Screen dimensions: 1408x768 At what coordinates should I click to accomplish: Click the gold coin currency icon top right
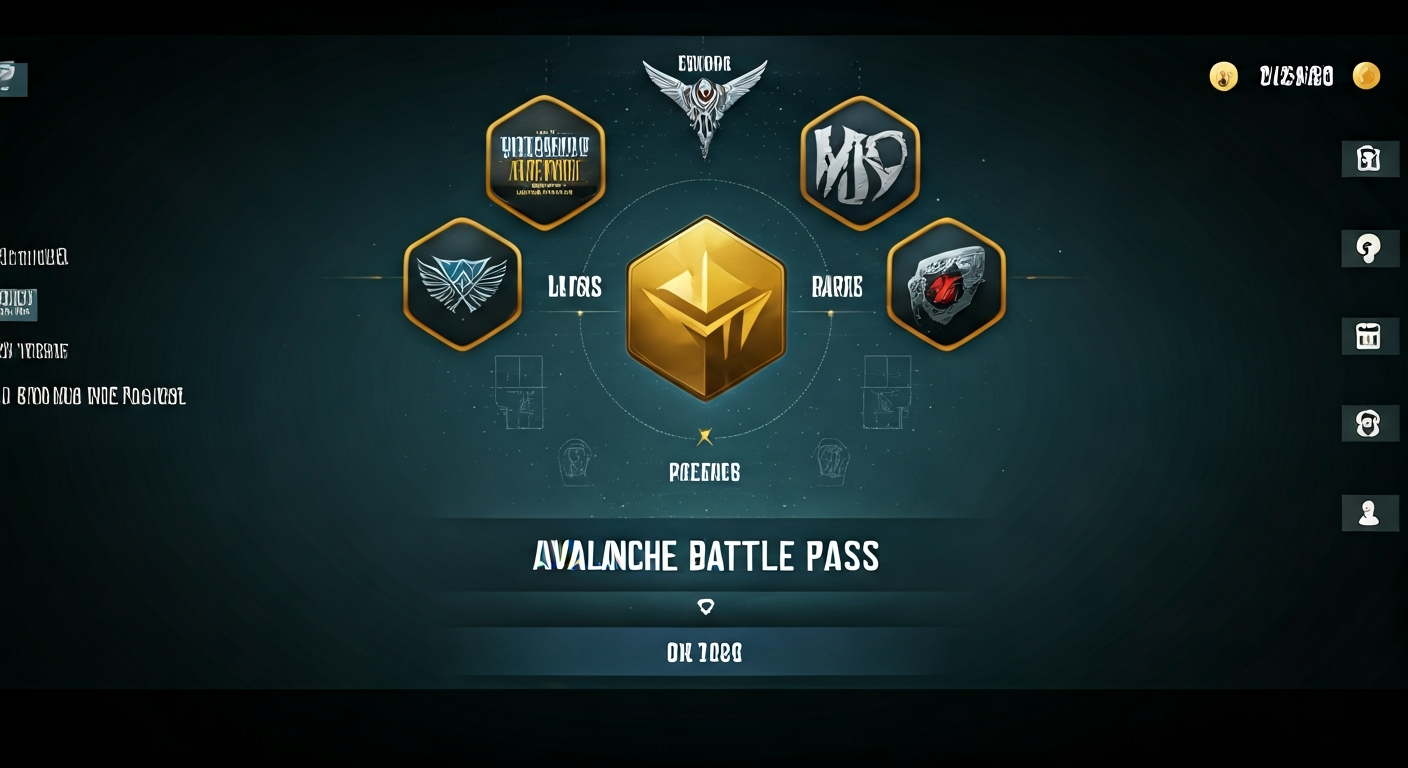pyautogui.click(x=1367, y=76)
